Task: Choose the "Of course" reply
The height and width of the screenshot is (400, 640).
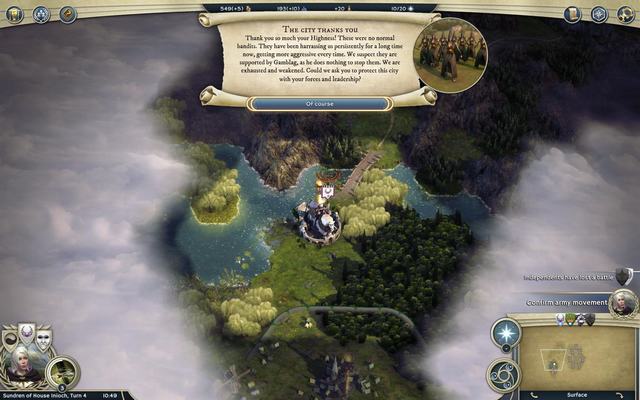Action: coord(320,103)
